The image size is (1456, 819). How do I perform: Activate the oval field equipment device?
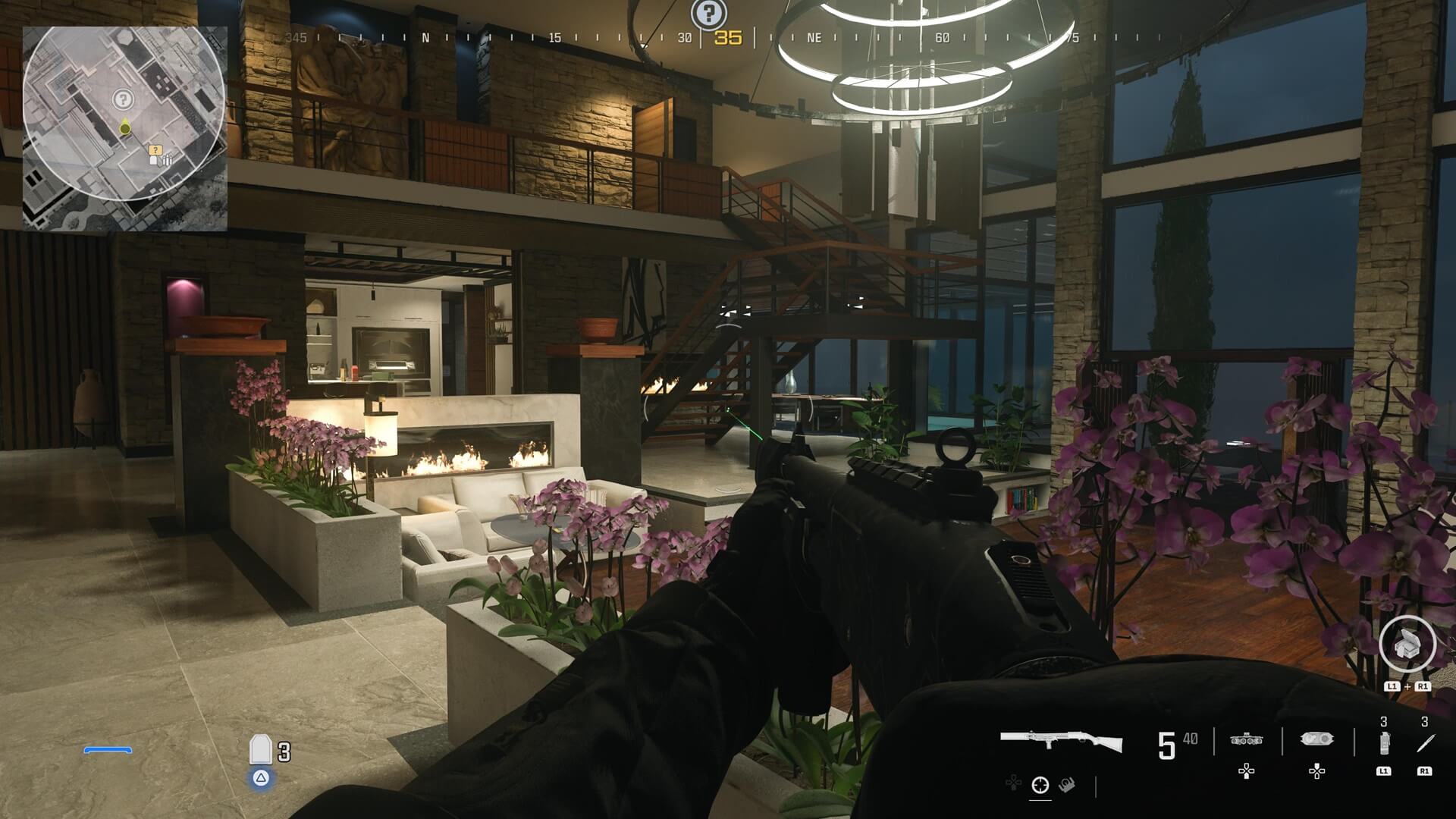coord(1316,739)
